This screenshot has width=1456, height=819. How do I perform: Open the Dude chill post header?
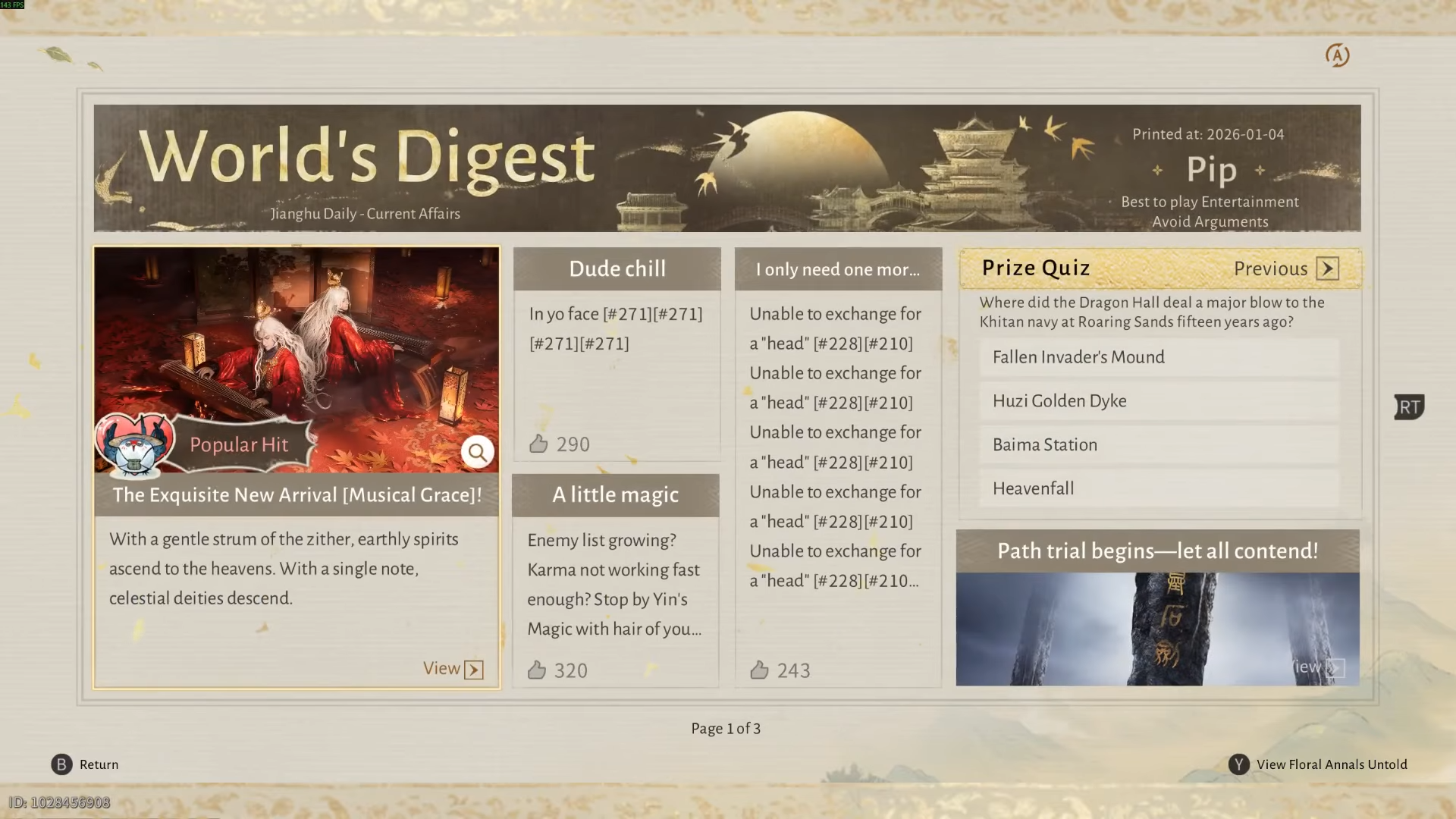pos(617,268)
